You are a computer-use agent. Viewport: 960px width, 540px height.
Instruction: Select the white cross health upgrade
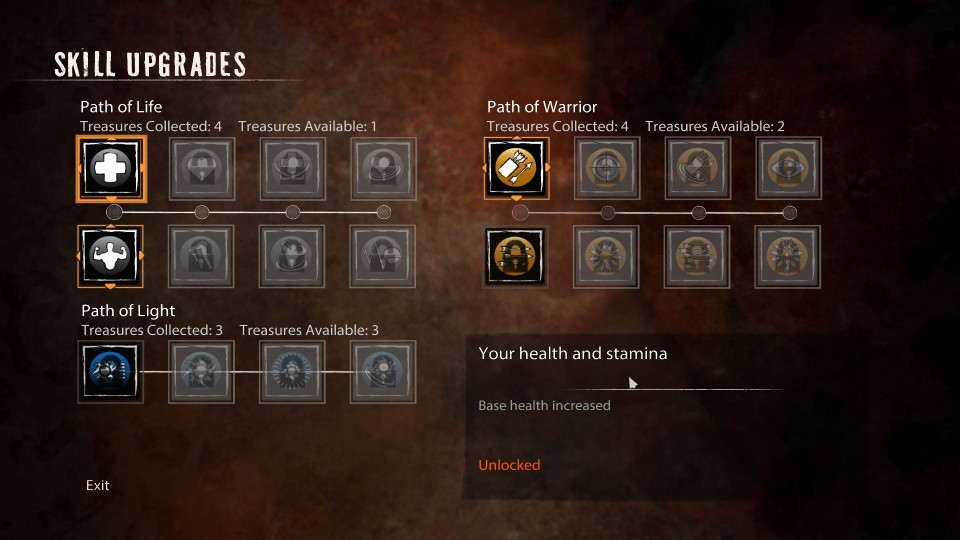click(111, 168)
